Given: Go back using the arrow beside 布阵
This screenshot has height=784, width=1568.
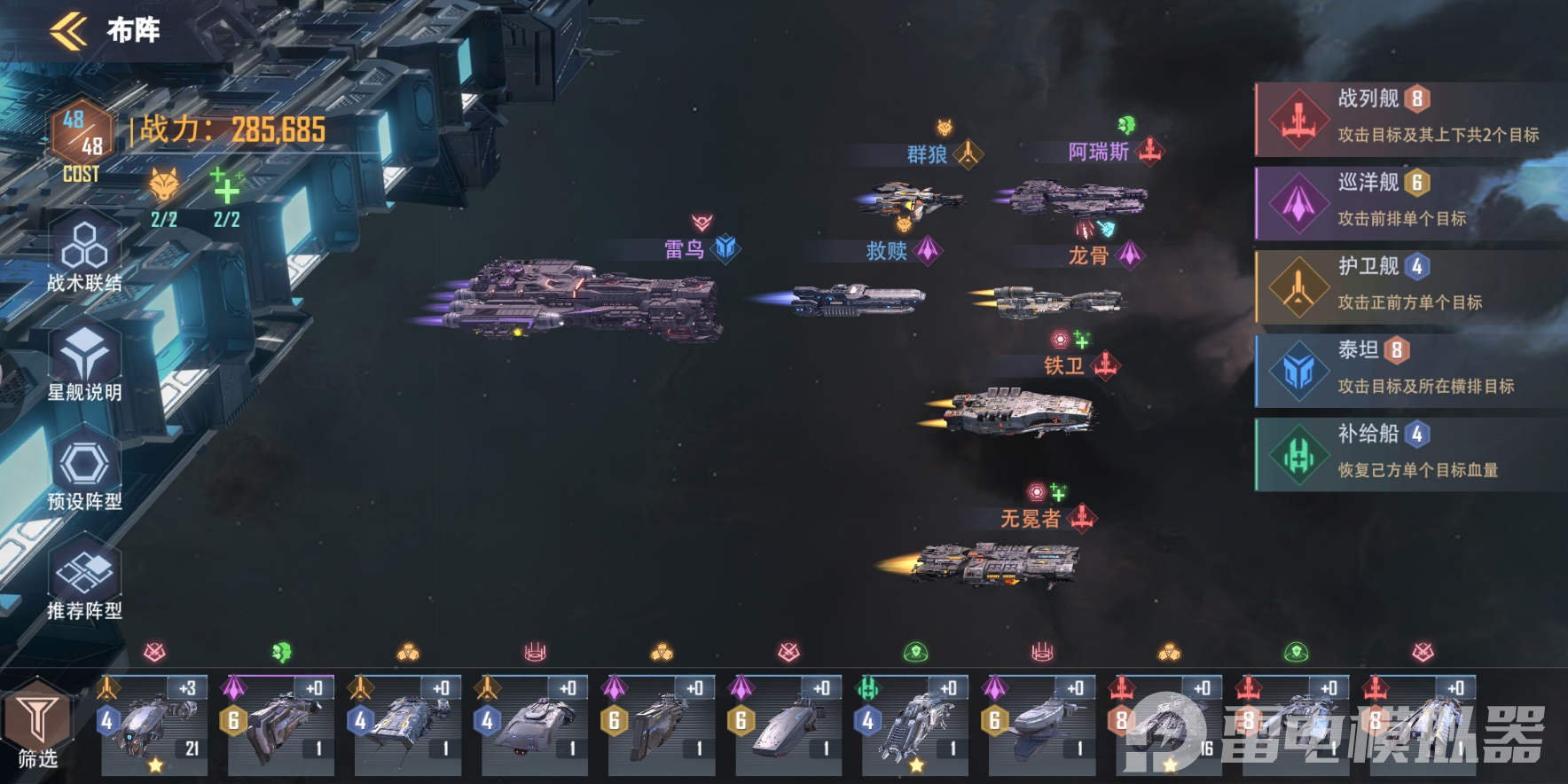Looking at the screenshot, I should pos(69,31).
